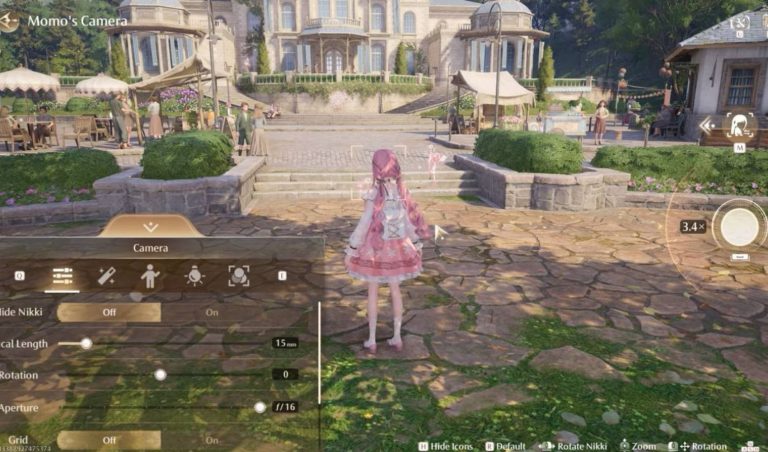Open the Nikki portrait camera mode icon
This screenshot has width=768, height=452.
(x=739, y=125)
